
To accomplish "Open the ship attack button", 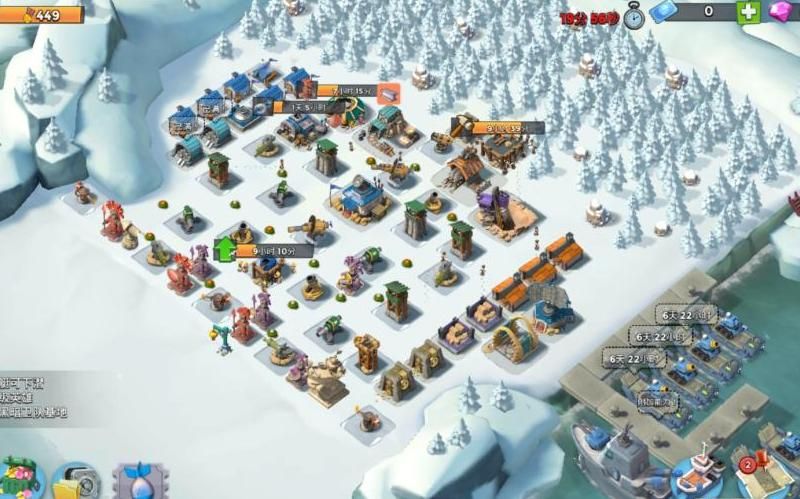I will [697, 478].
